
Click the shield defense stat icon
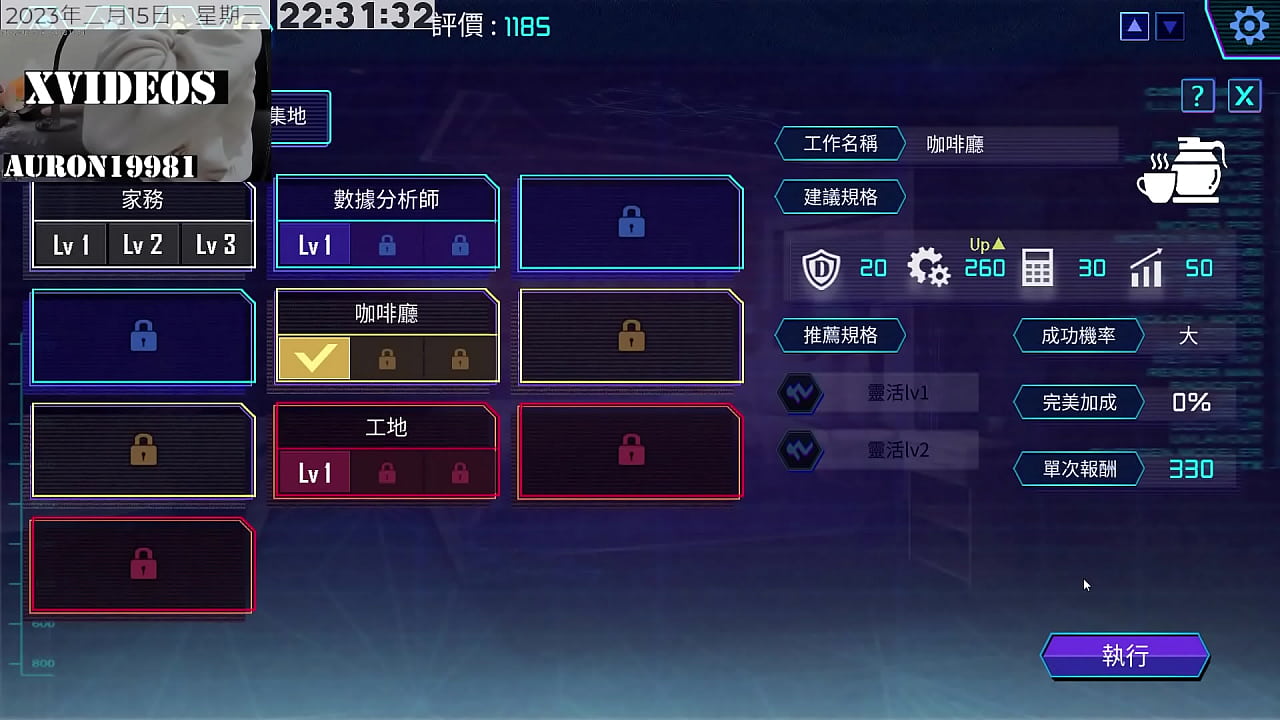(x=821, y=268)
